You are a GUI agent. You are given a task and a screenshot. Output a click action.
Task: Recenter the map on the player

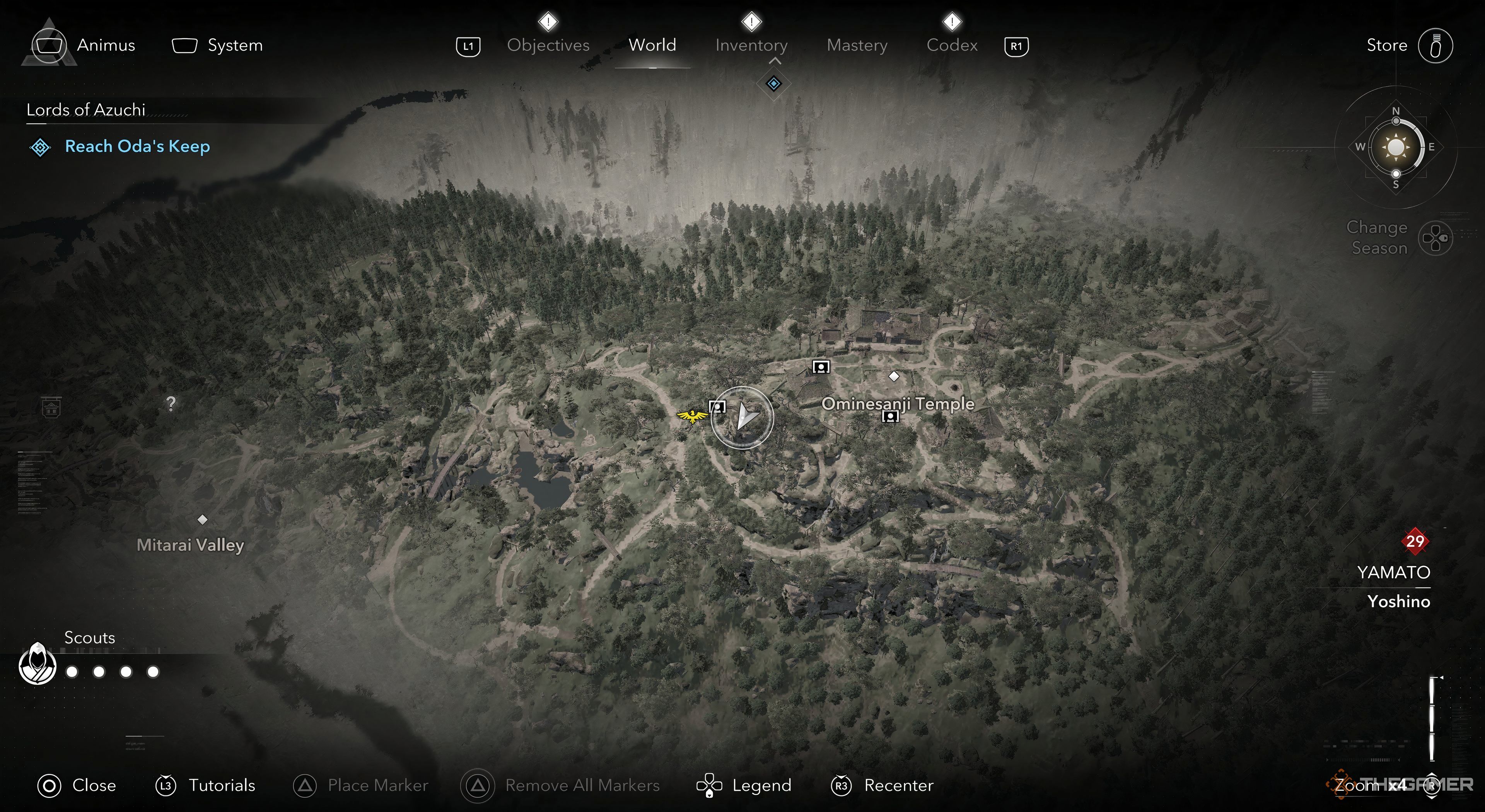[882, 785]
